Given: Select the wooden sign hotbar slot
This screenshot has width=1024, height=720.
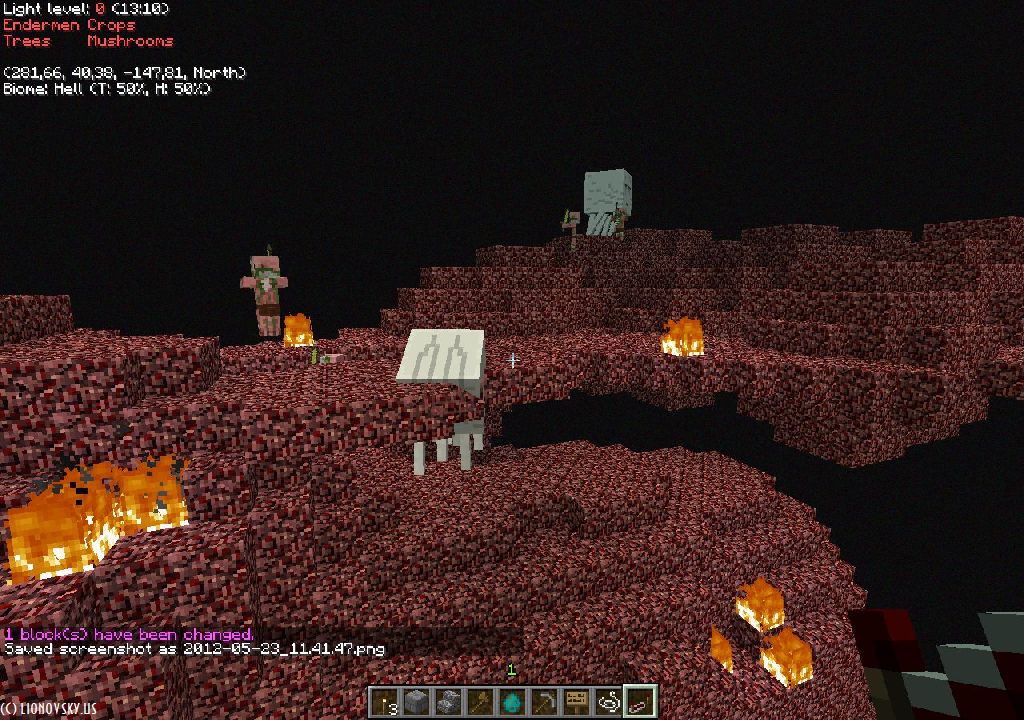Looking at the screenshot, I should click(x=577, y=702).
